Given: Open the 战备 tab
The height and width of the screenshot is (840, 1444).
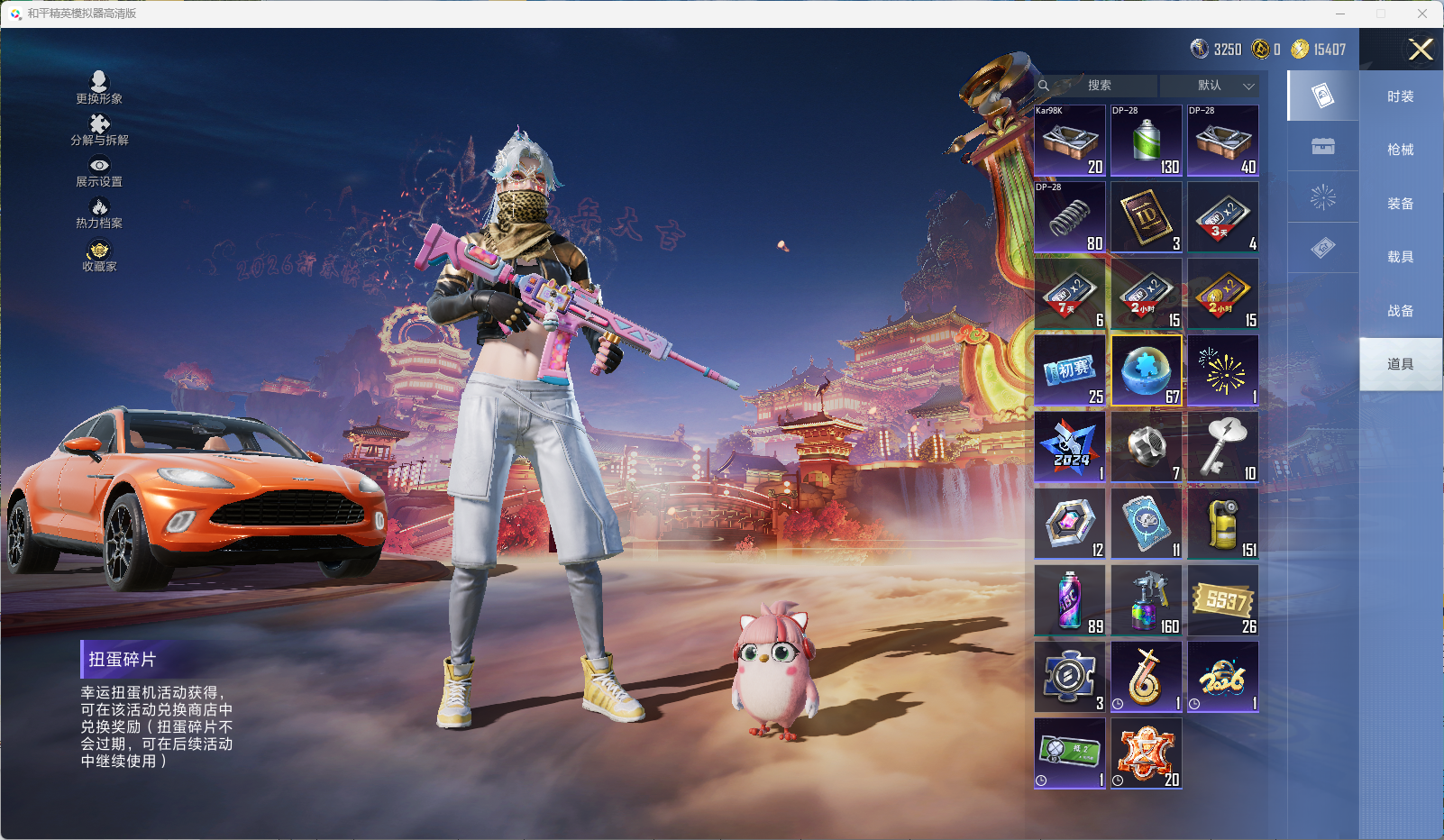Looking at the screenshot, I should [x=1400, y=311].
